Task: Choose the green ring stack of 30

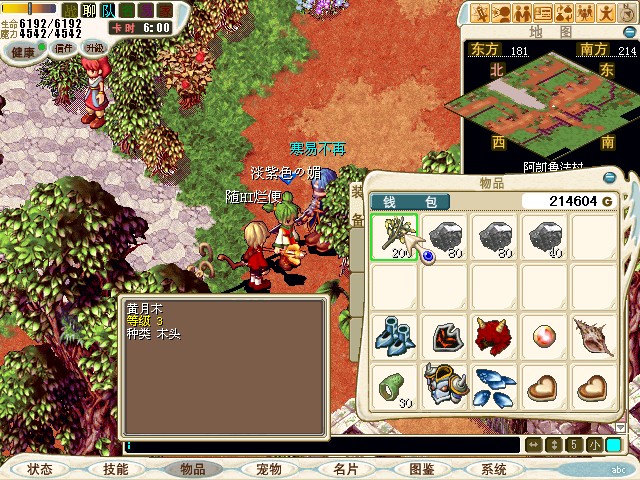Action: tap(394, 385)
